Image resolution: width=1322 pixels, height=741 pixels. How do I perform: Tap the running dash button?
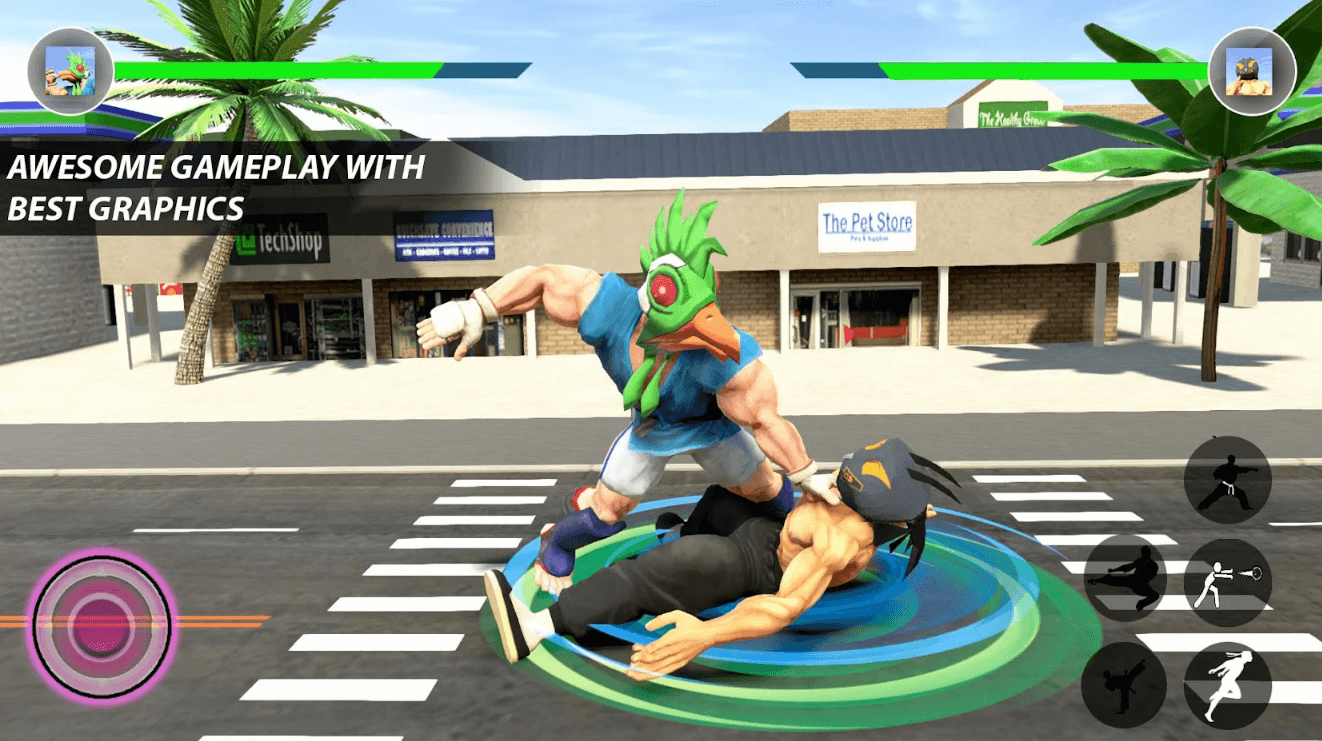coord(1227,686)
